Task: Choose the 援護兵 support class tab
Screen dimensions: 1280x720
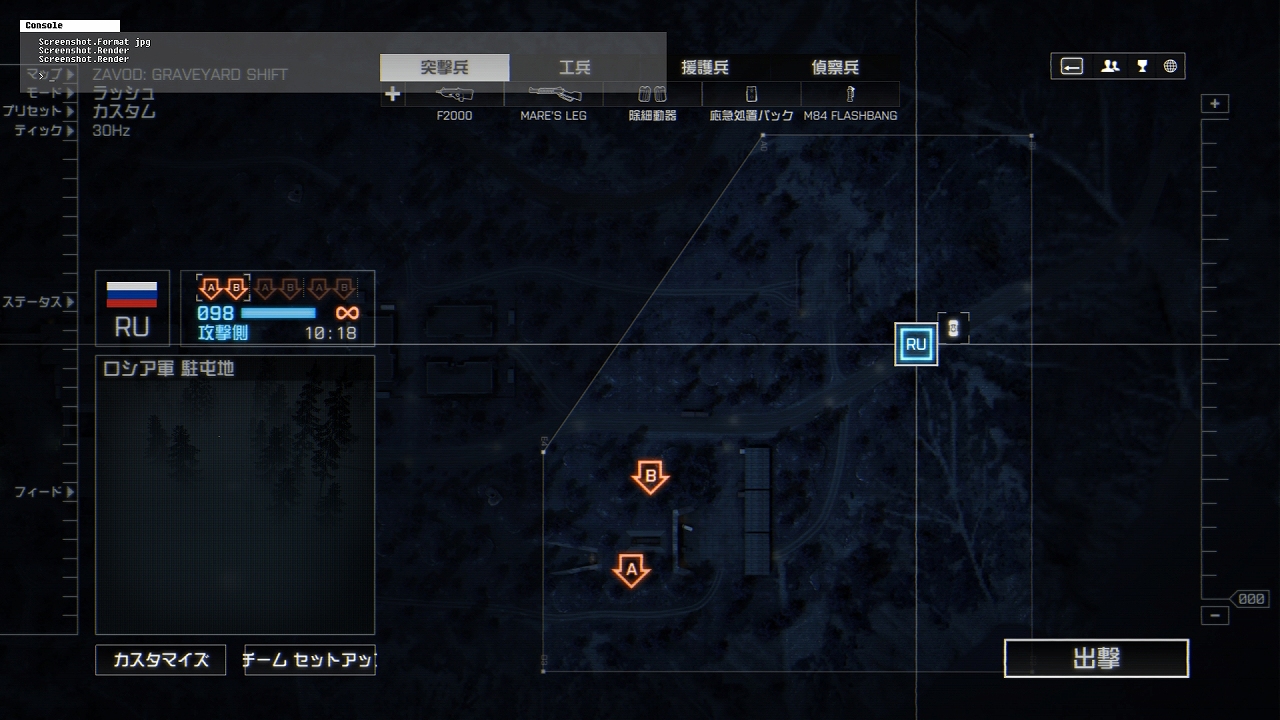Action: click(704, 68)
